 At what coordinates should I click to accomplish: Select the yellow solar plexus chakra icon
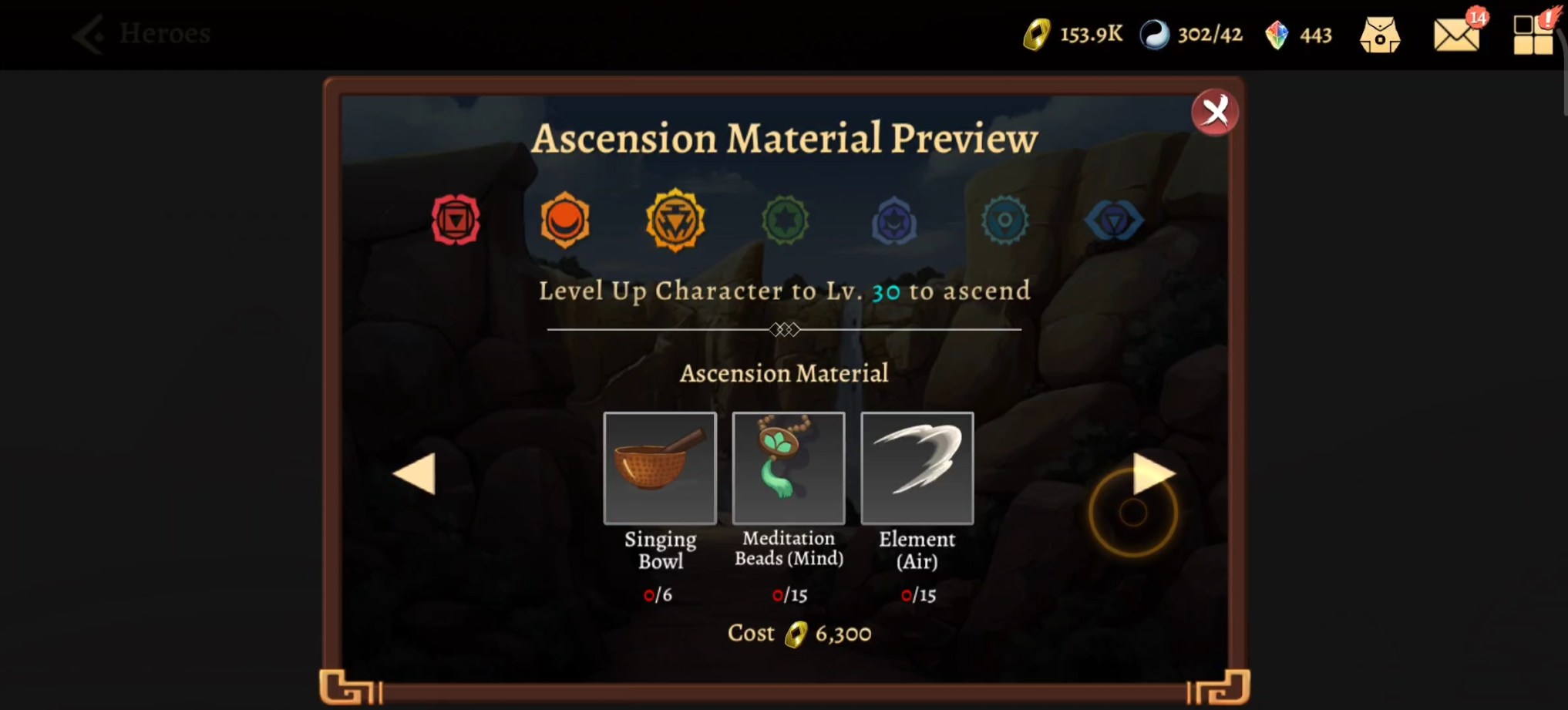click(x=676, y=221)
